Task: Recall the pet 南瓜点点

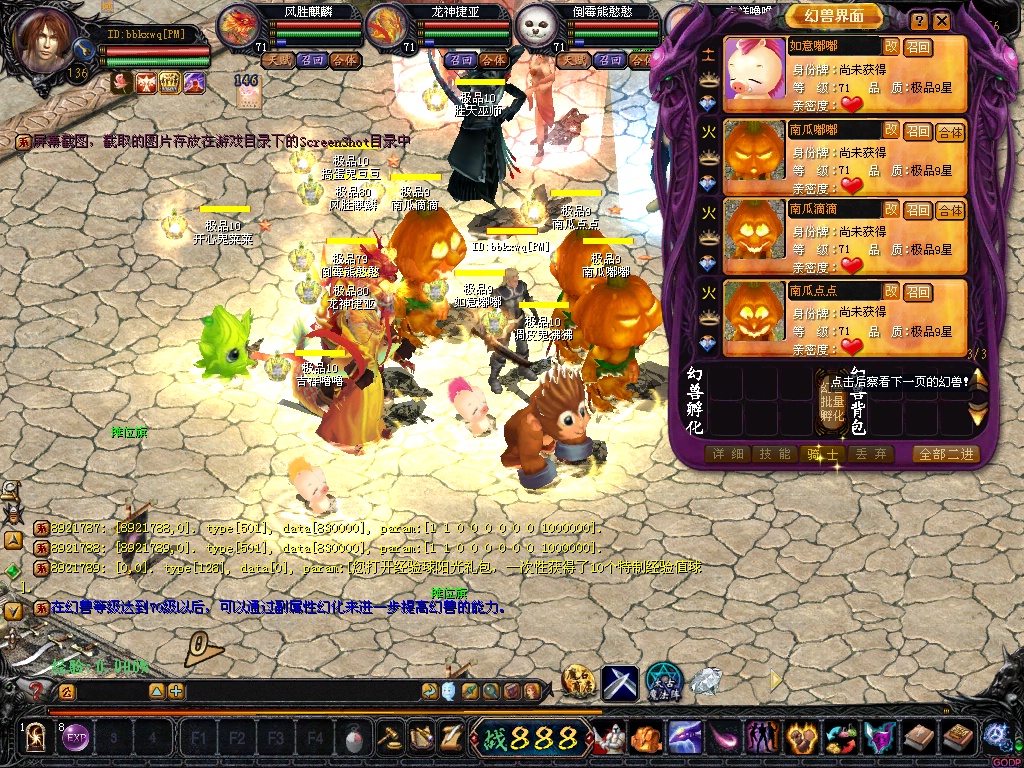Action: [918, 293]
